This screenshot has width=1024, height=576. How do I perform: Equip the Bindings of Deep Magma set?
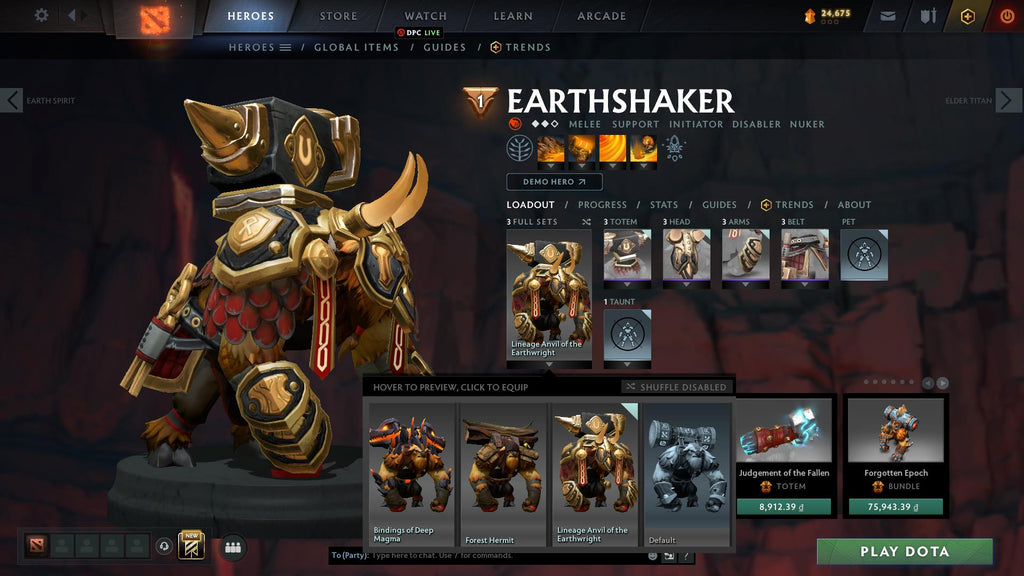point(410,473)
